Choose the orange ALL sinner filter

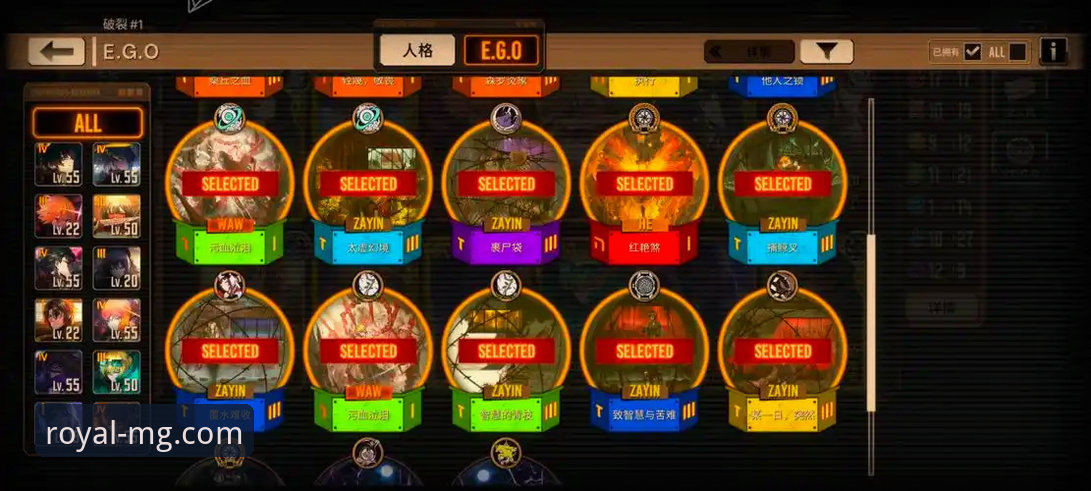click(88, 123)
